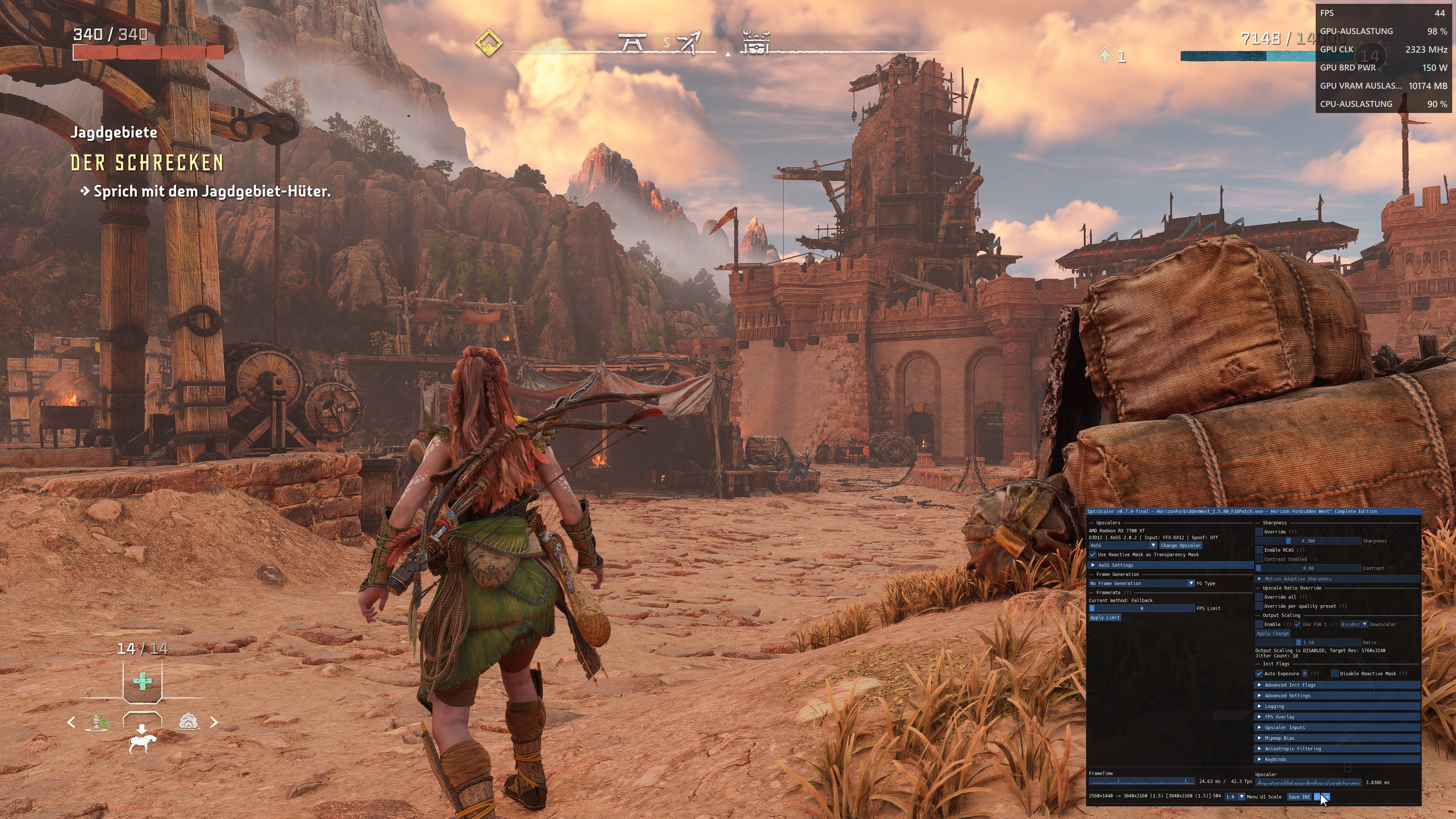
Task: Tick the Override all upscale ratio checkbox
Action: point(1259,597)
